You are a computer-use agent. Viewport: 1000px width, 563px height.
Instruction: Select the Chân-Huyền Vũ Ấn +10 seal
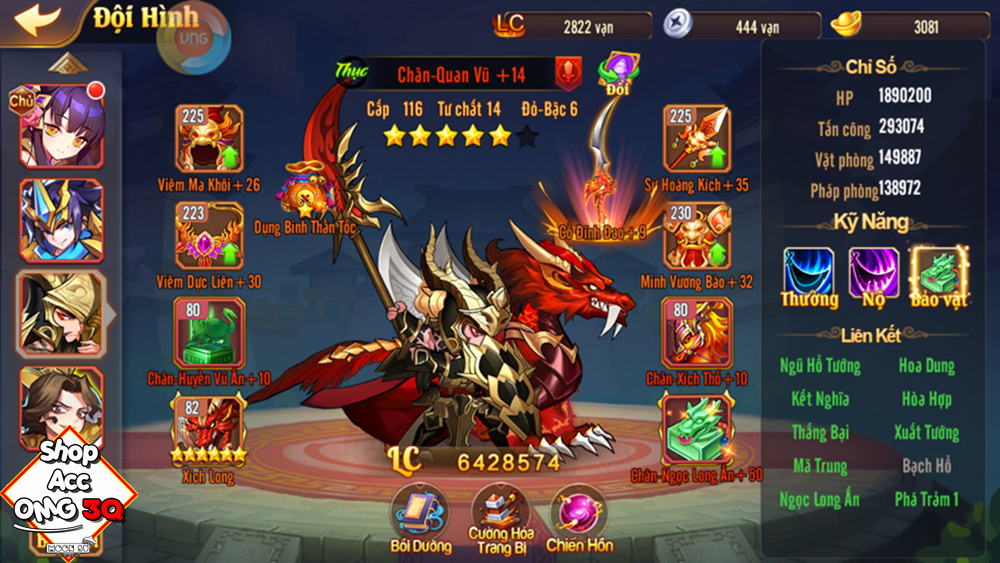[x=208, y=332]
